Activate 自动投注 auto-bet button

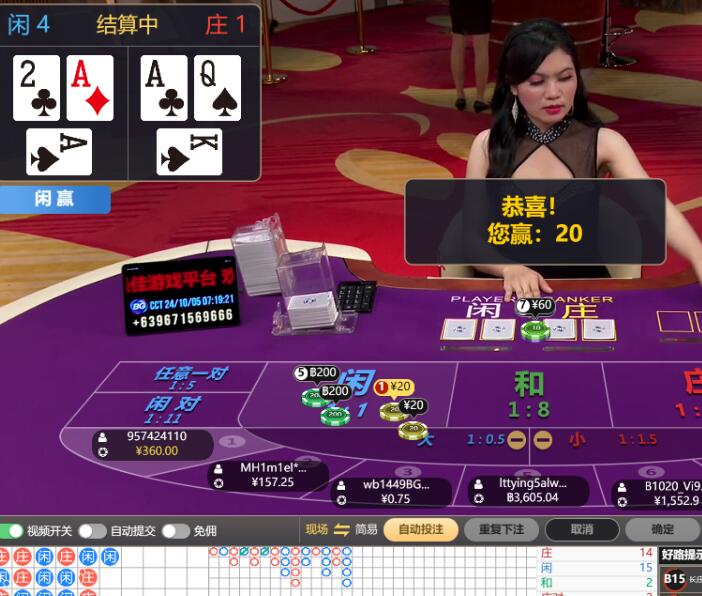click(x=420, y=530)
